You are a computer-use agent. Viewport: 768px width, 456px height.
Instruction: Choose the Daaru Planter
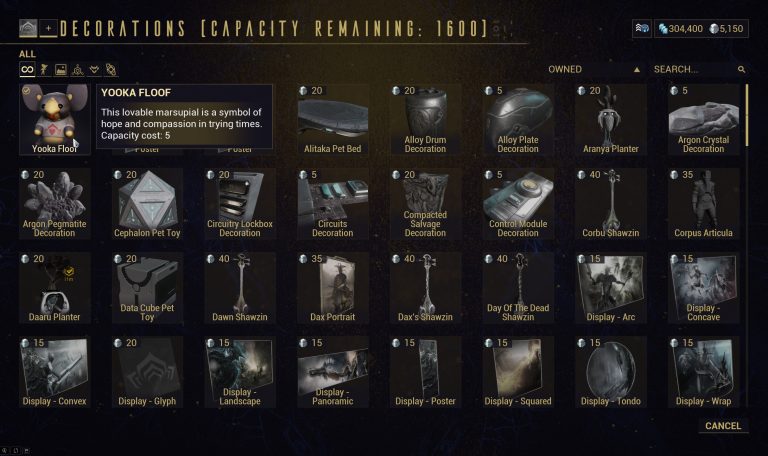tap(54, 286)
